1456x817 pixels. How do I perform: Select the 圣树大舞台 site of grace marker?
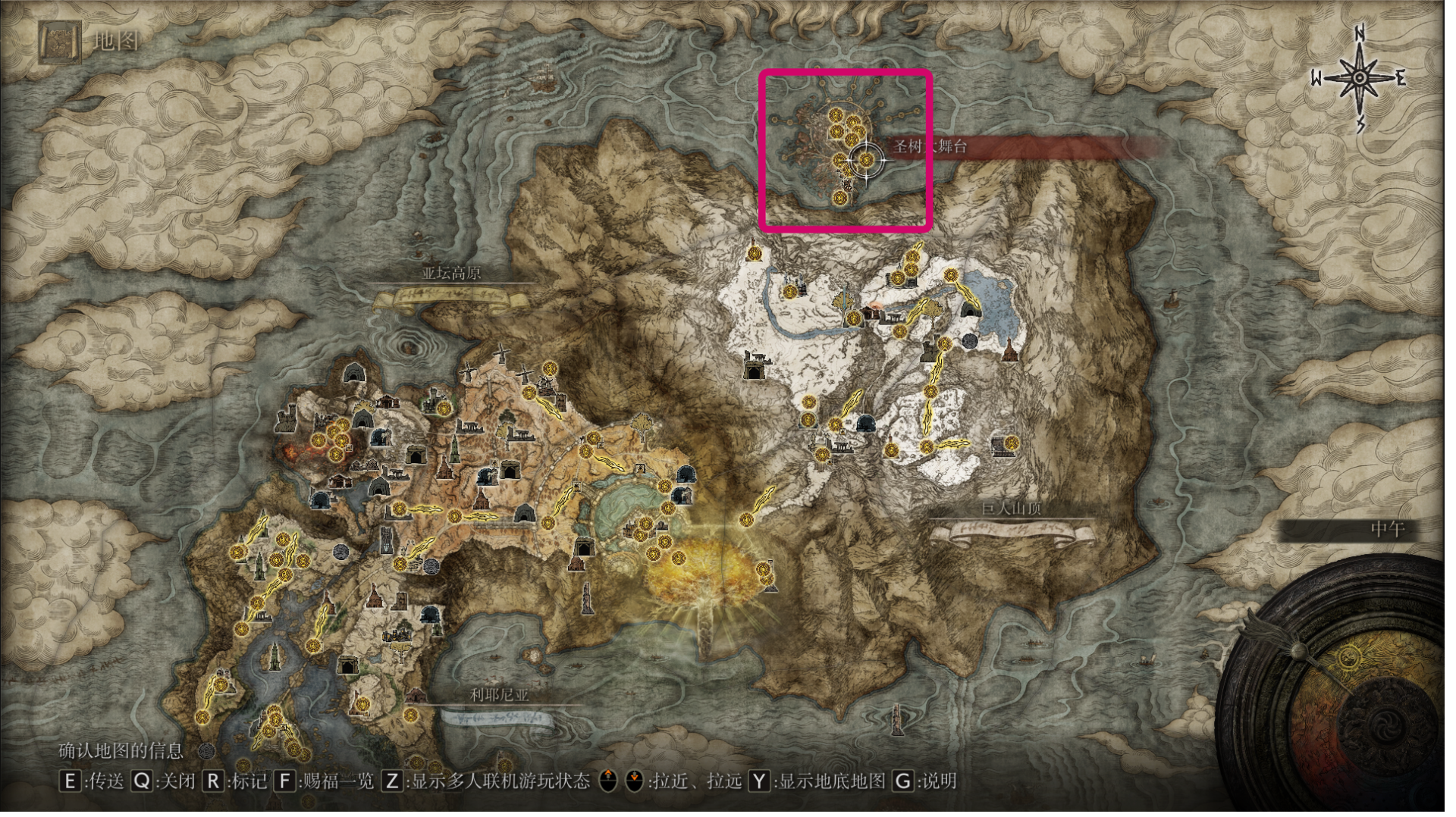coord(865,160)
